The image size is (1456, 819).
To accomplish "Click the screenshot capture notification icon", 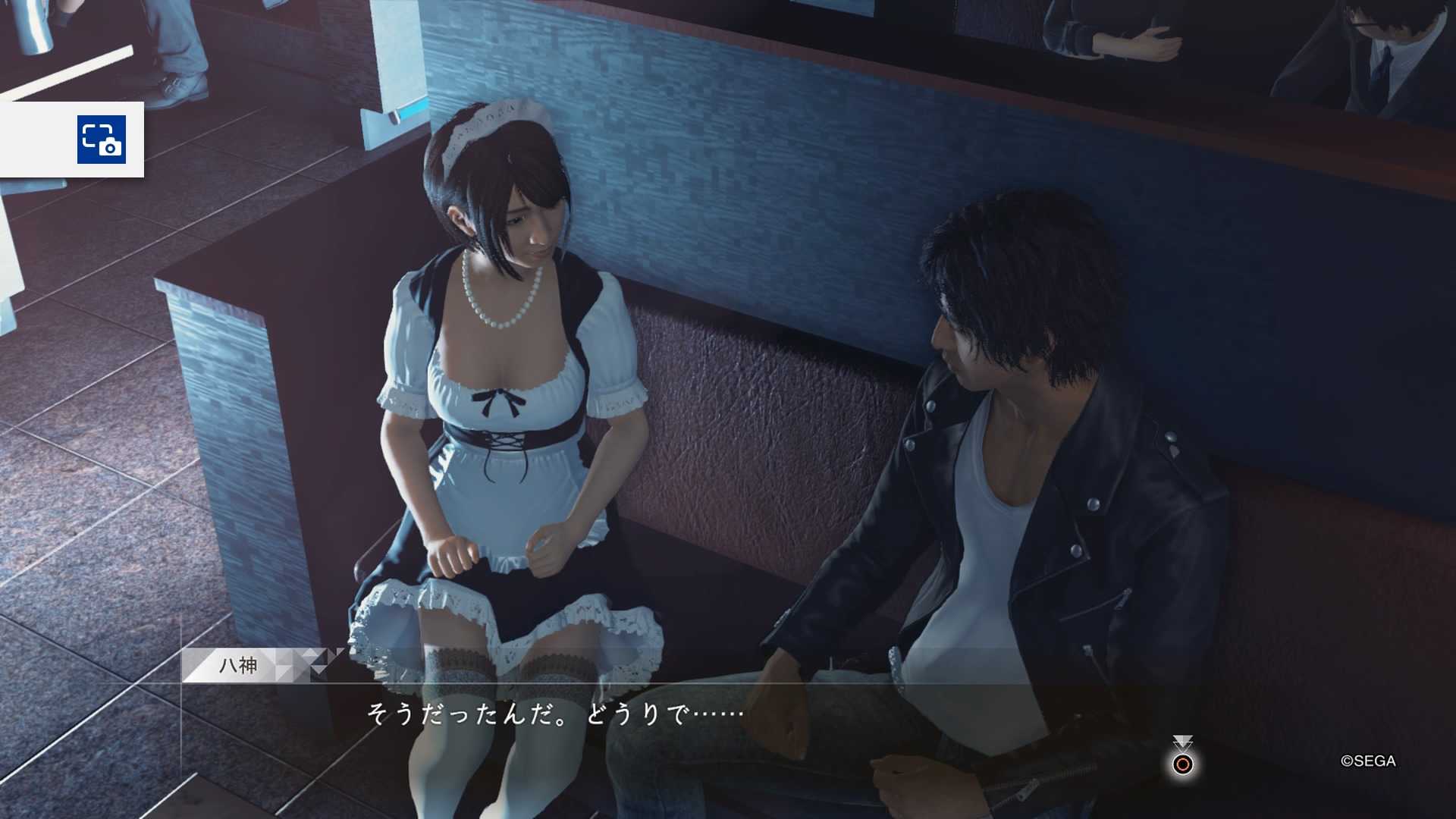I will click(102, 140).
